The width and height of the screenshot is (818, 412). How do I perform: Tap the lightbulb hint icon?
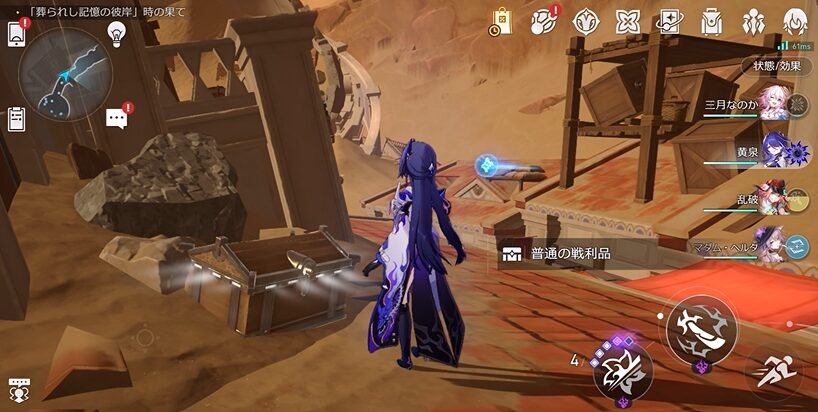117,32
